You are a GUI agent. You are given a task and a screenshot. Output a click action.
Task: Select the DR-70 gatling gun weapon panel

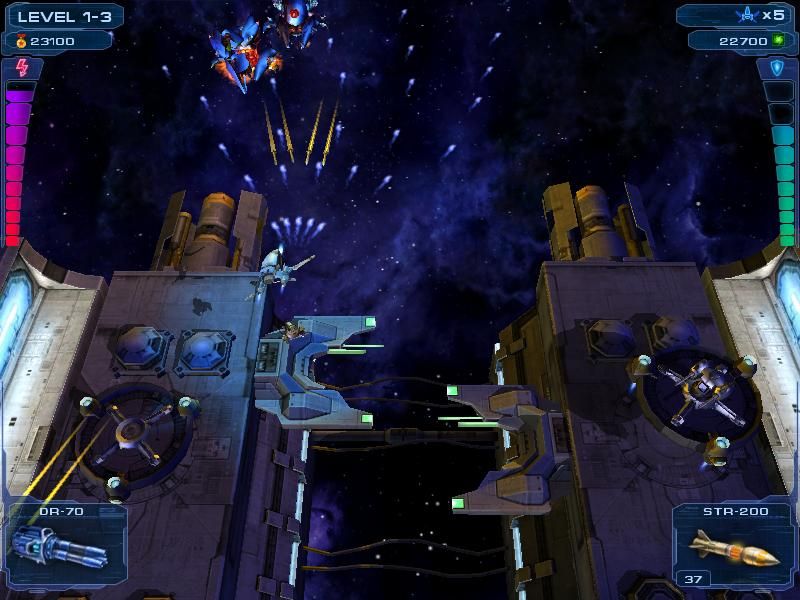point(63,544)
